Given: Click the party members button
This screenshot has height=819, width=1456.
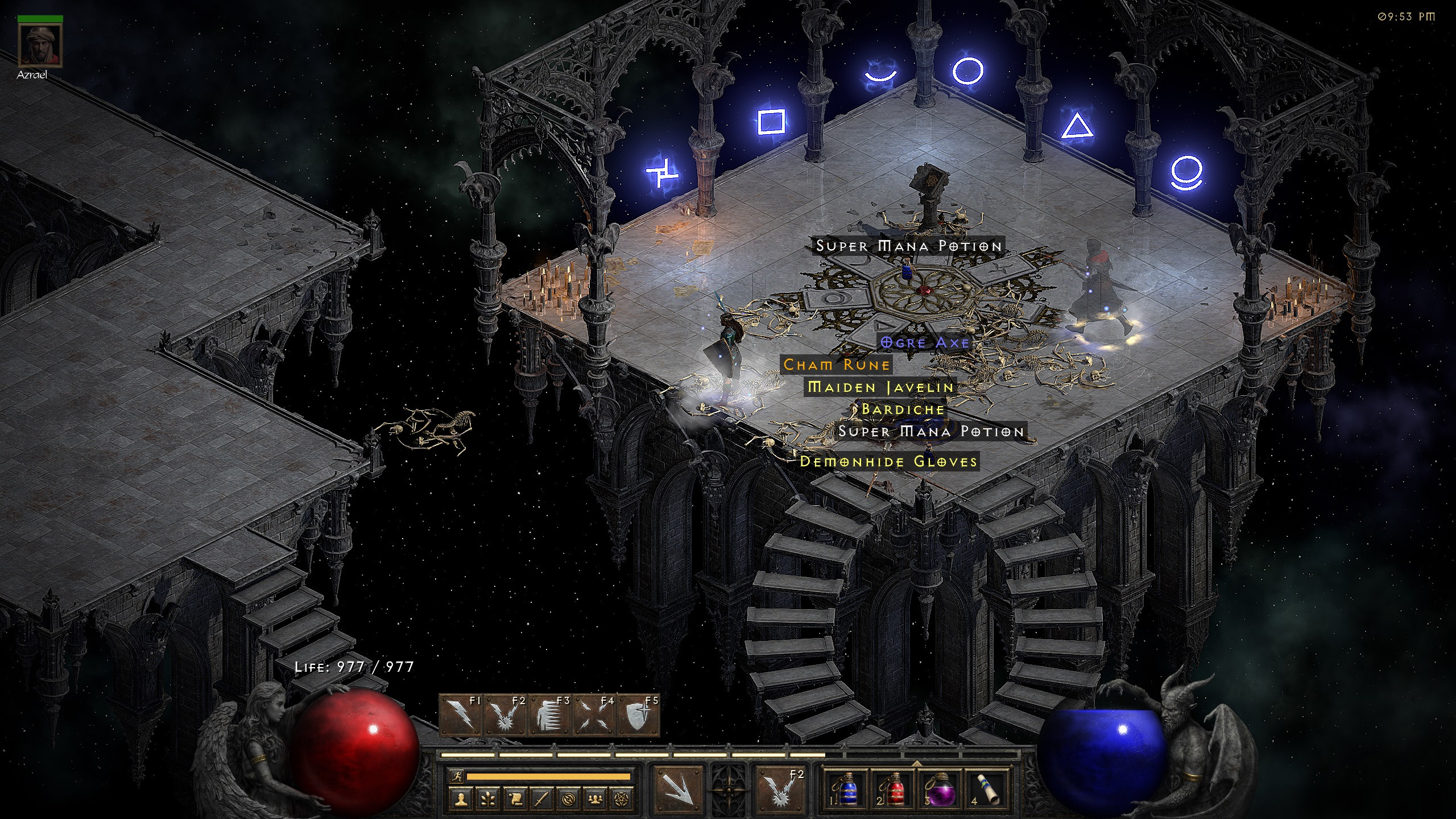Looking at the screenshot, I should [x=596, y=800].
